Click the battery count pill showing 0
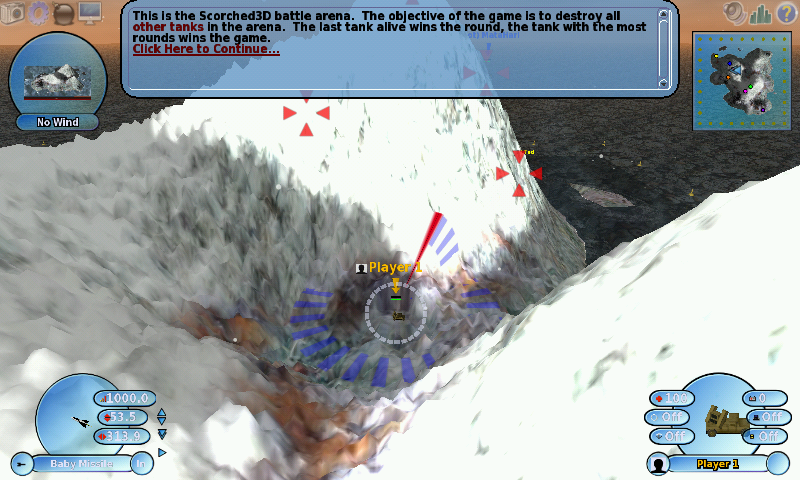 point(762,398)
